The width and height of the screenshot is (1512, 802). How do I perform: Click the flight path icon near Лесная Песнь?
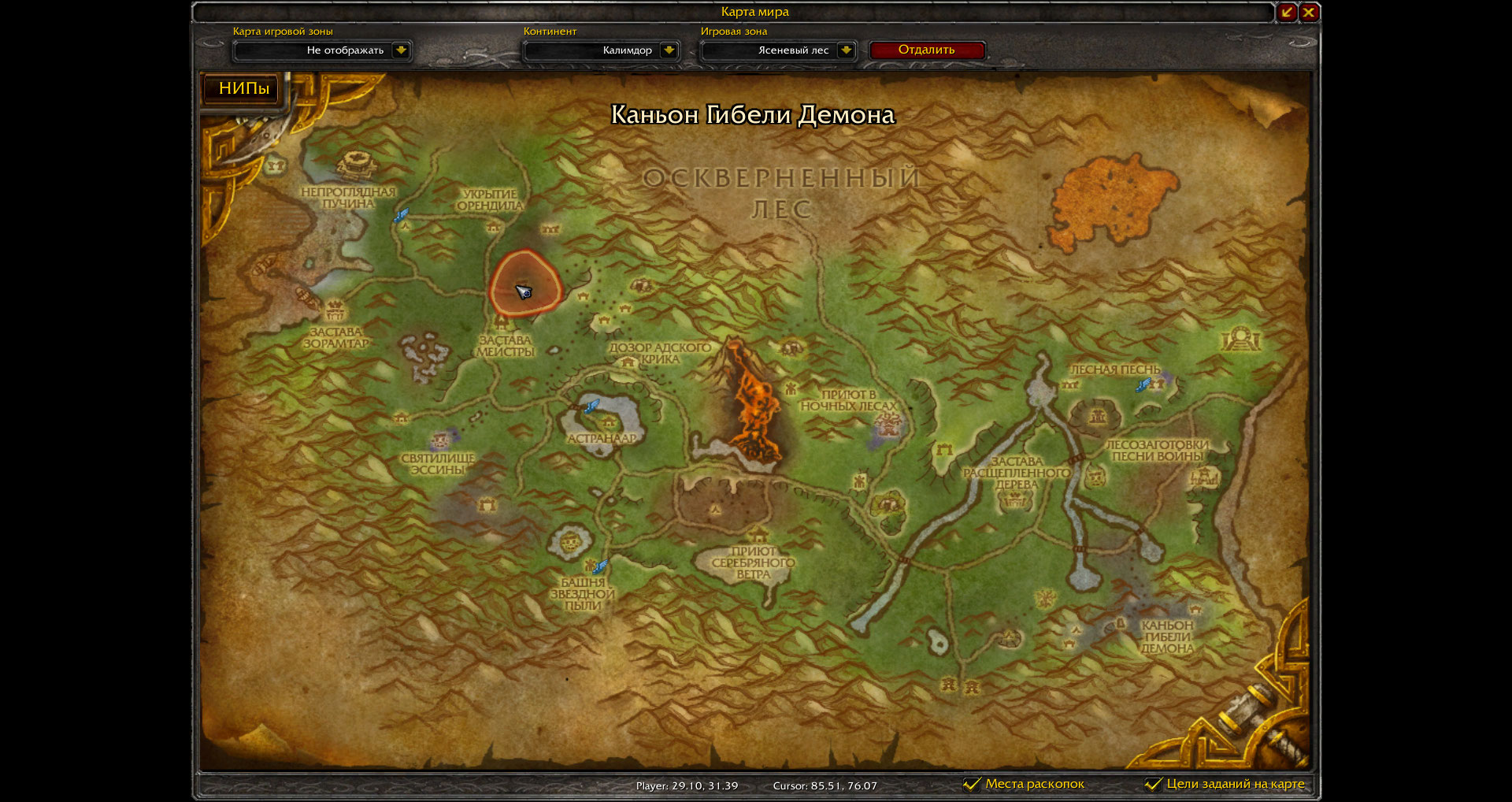coord(1143,385)
